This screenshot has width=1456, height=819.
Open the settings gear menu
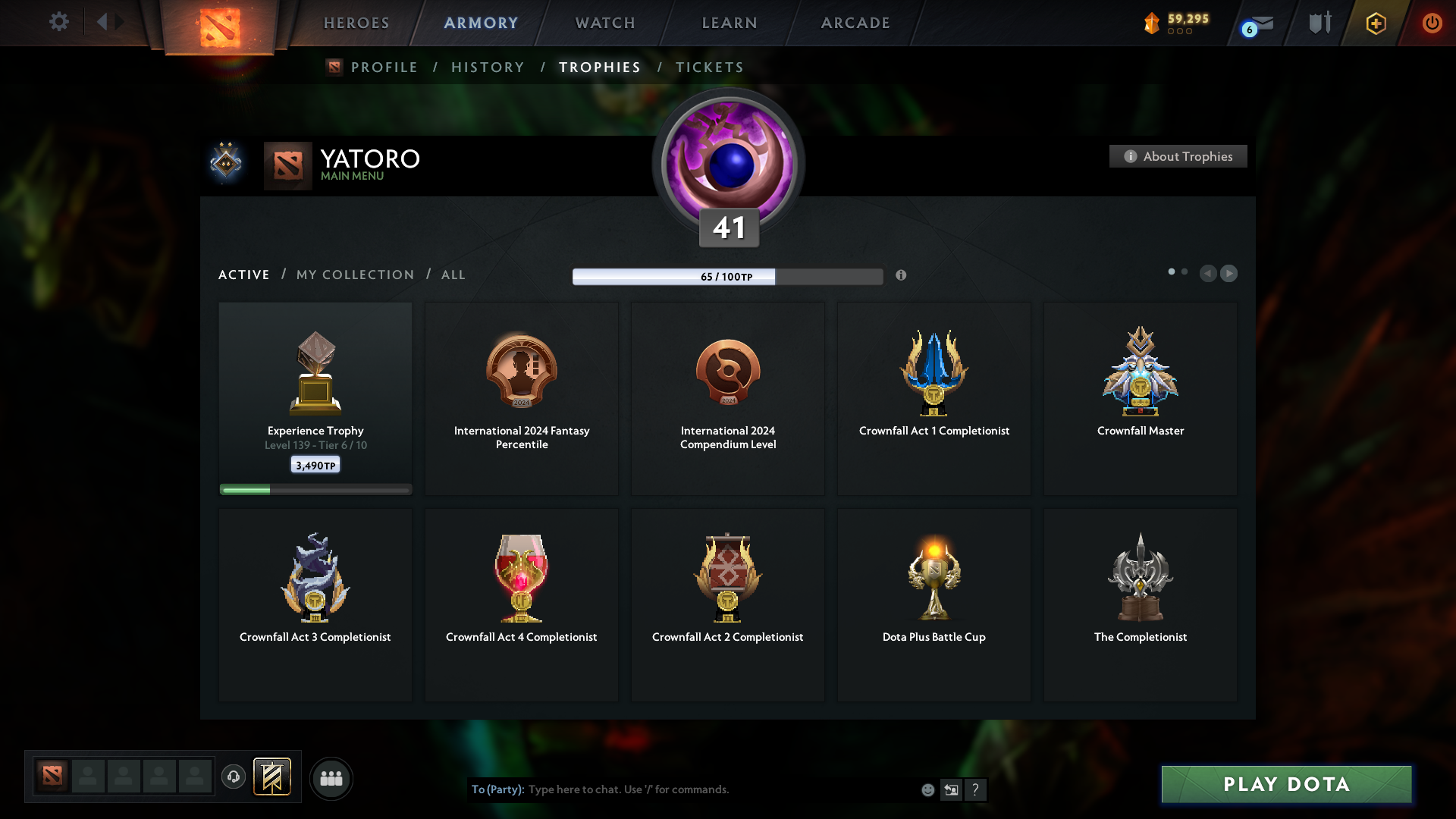58,22
